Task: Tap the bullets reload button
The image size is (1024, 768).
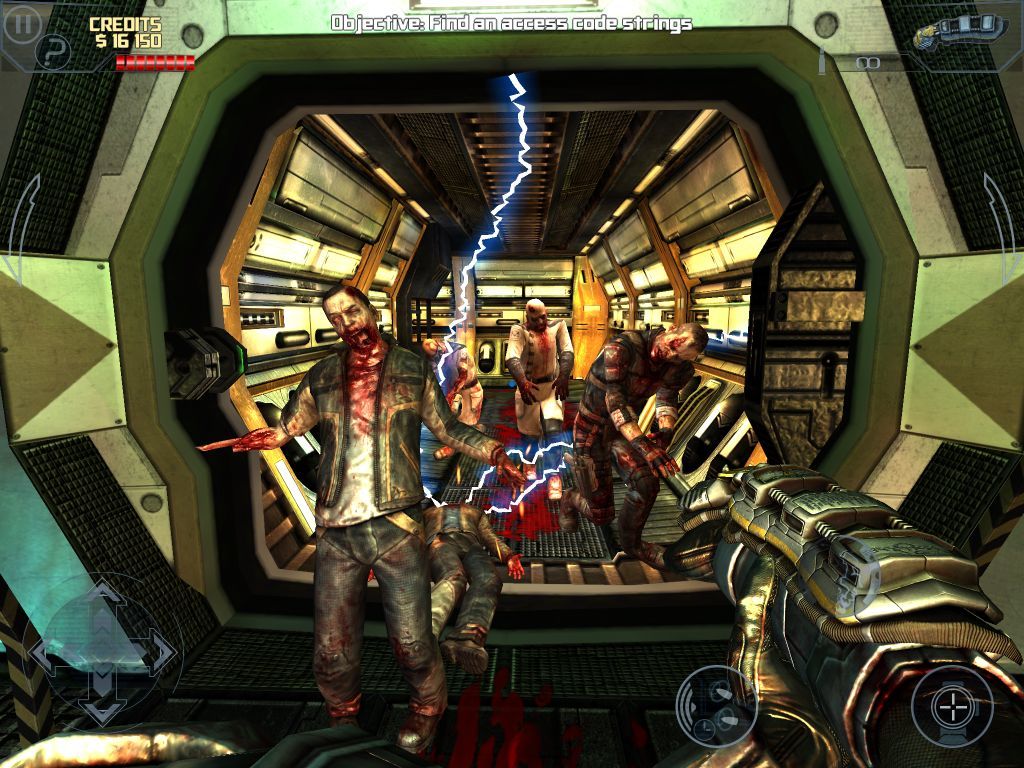Action: (716, 704)
